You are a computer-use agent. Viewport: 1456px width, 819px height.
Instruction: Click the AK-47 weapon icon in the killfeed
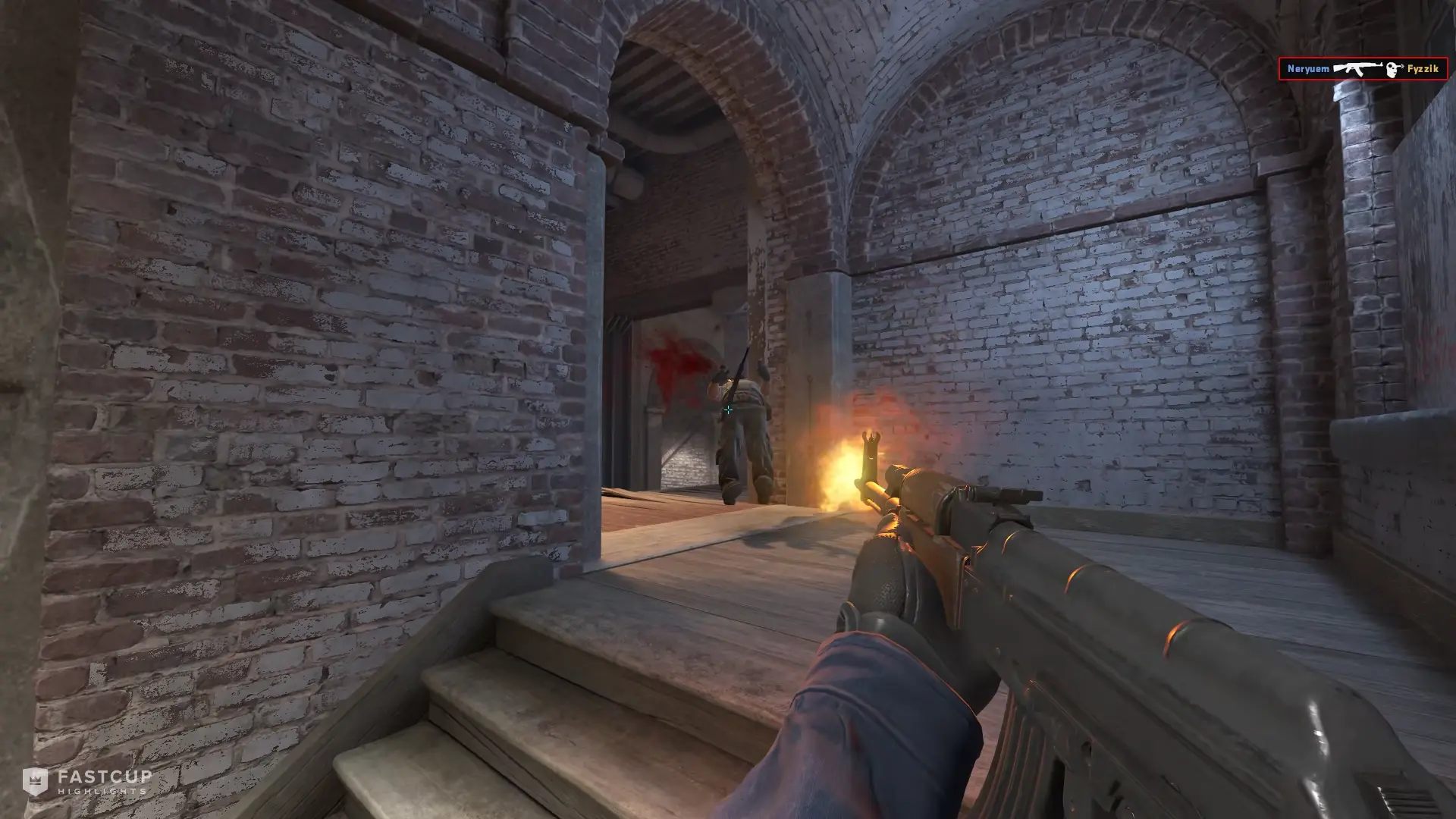(1357, 67)
